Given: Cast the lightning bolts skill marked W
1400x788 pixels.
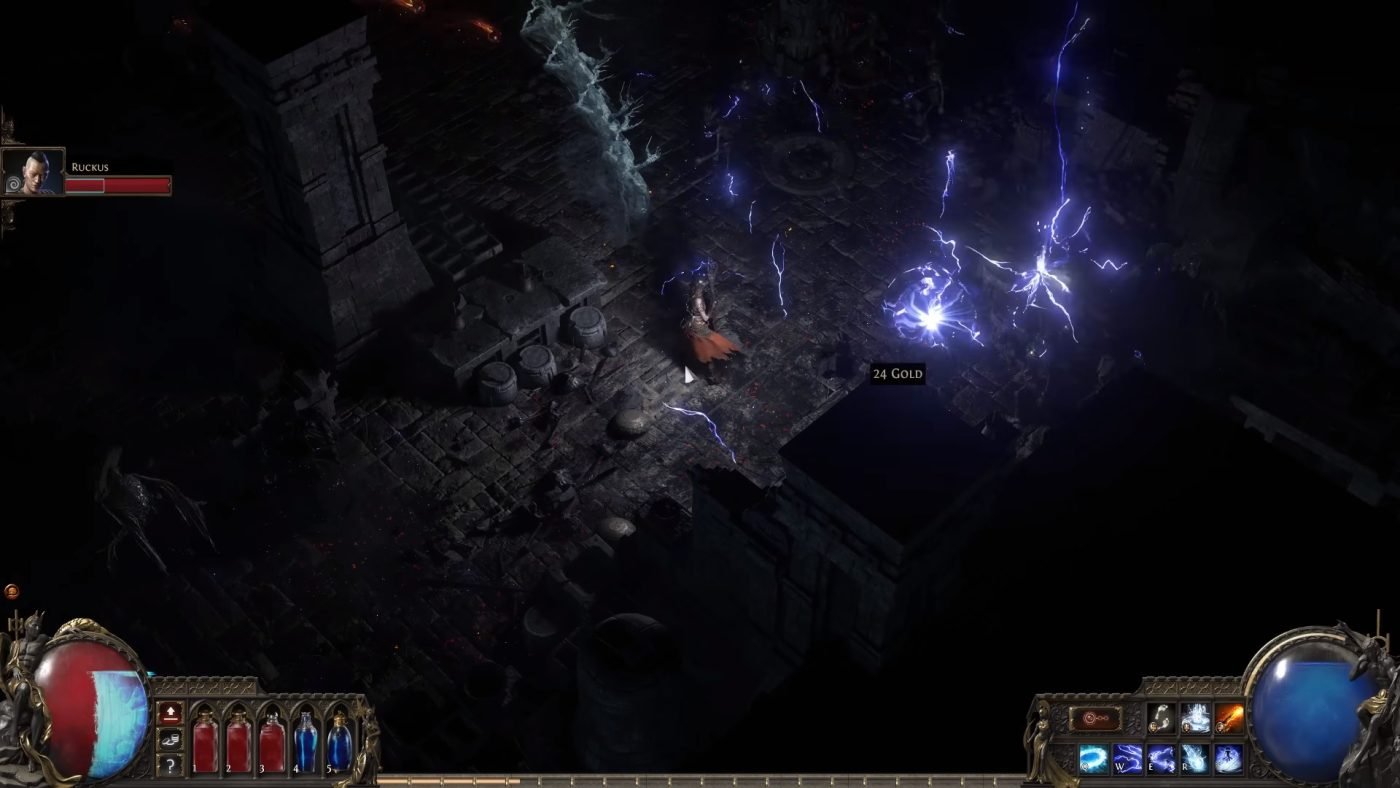Looking at the screenshot, I should [x=1128, y=757].
